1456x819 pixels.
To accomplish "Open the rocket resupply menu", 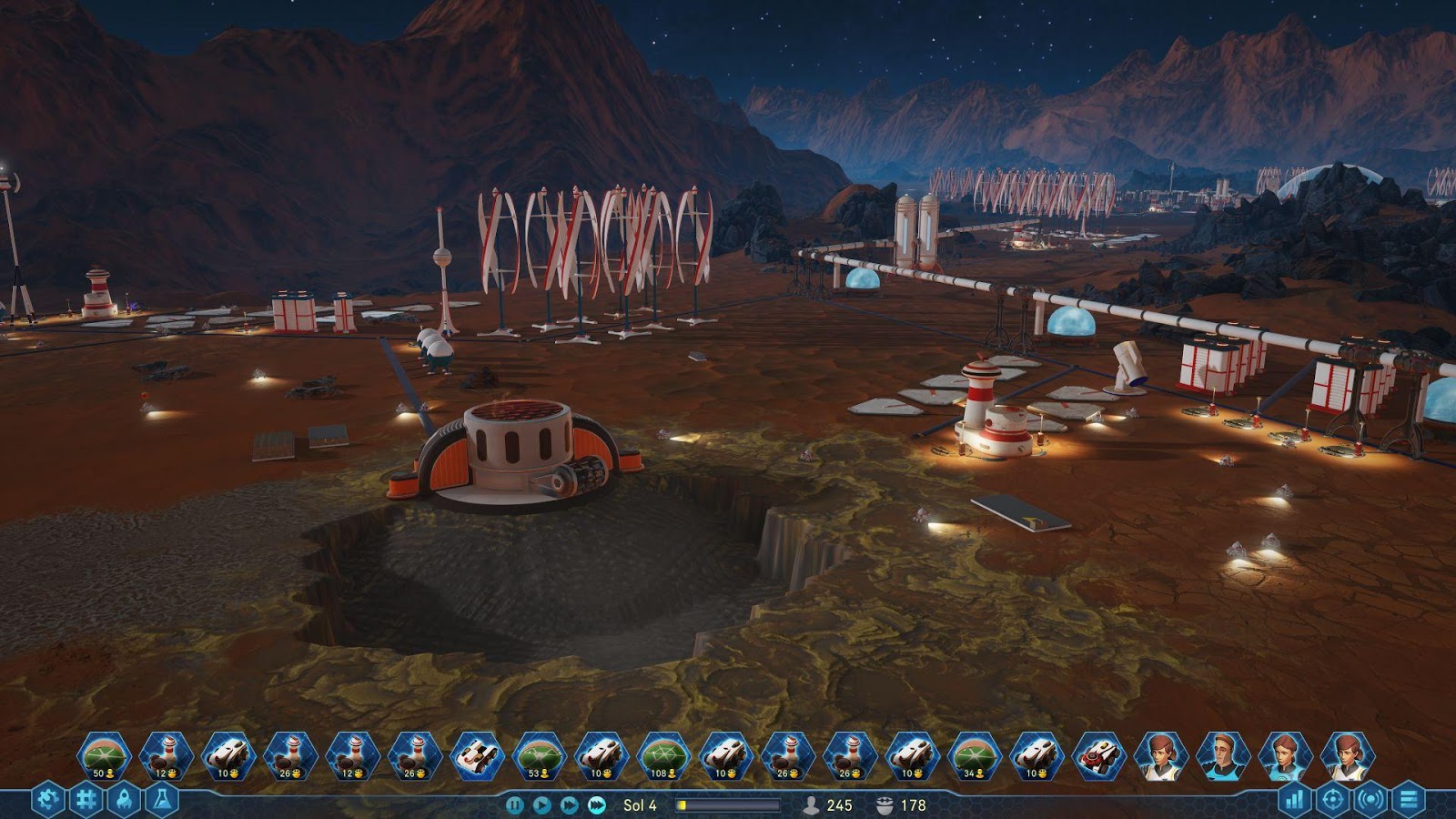I will click(124, 801).
